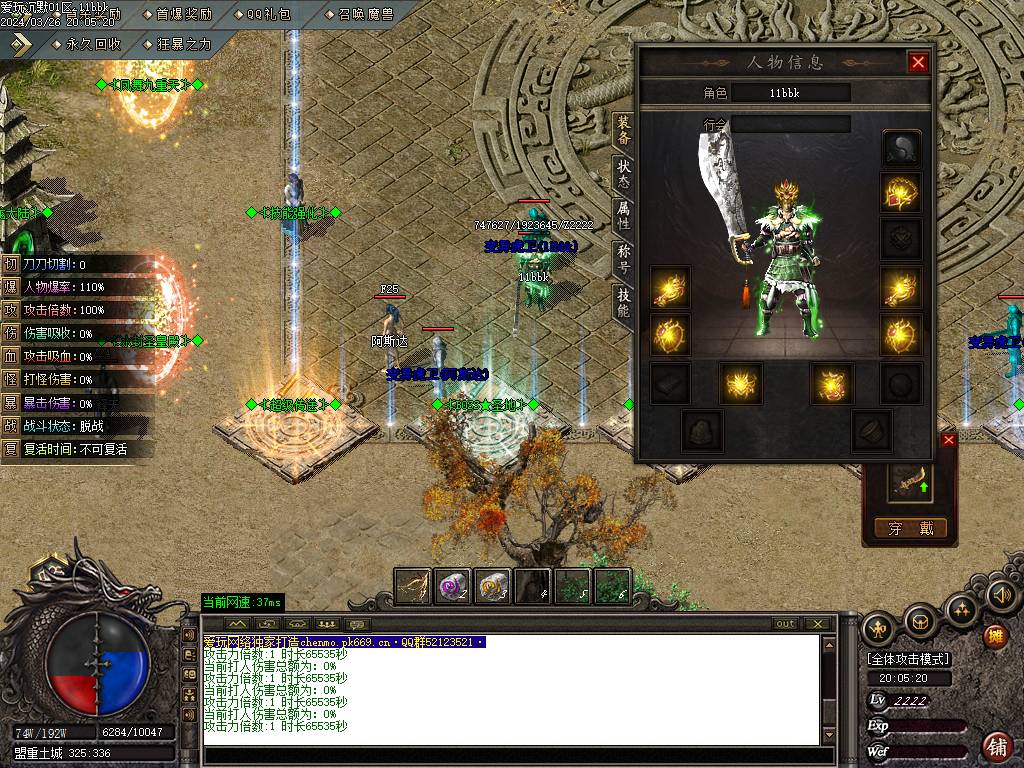This screenshot has width=1024, height=768.
Task: Select the 技能 skills tab
Action: point(623,303)
